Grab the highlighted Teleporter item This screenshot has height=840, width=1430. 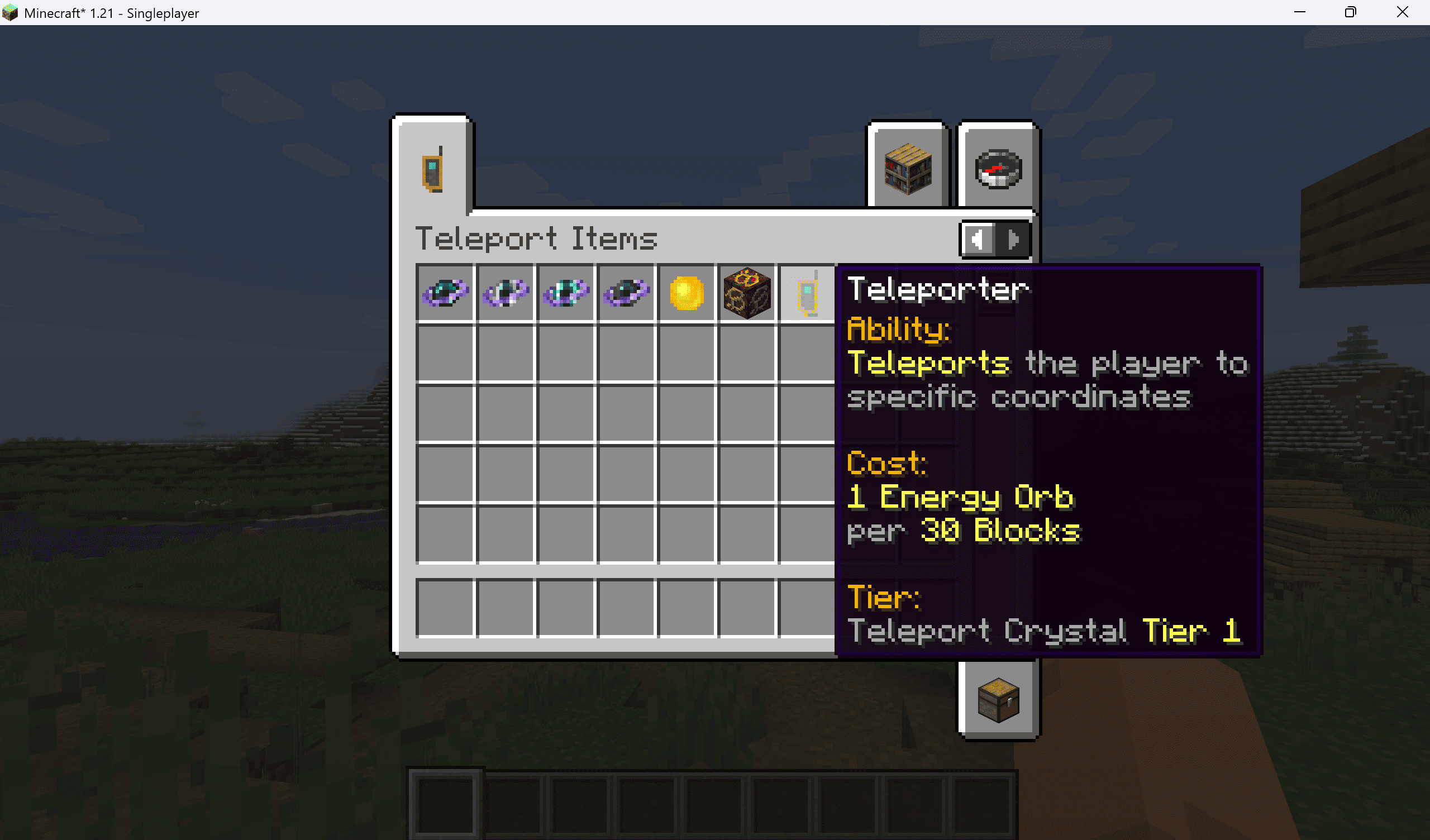[808, 293]
